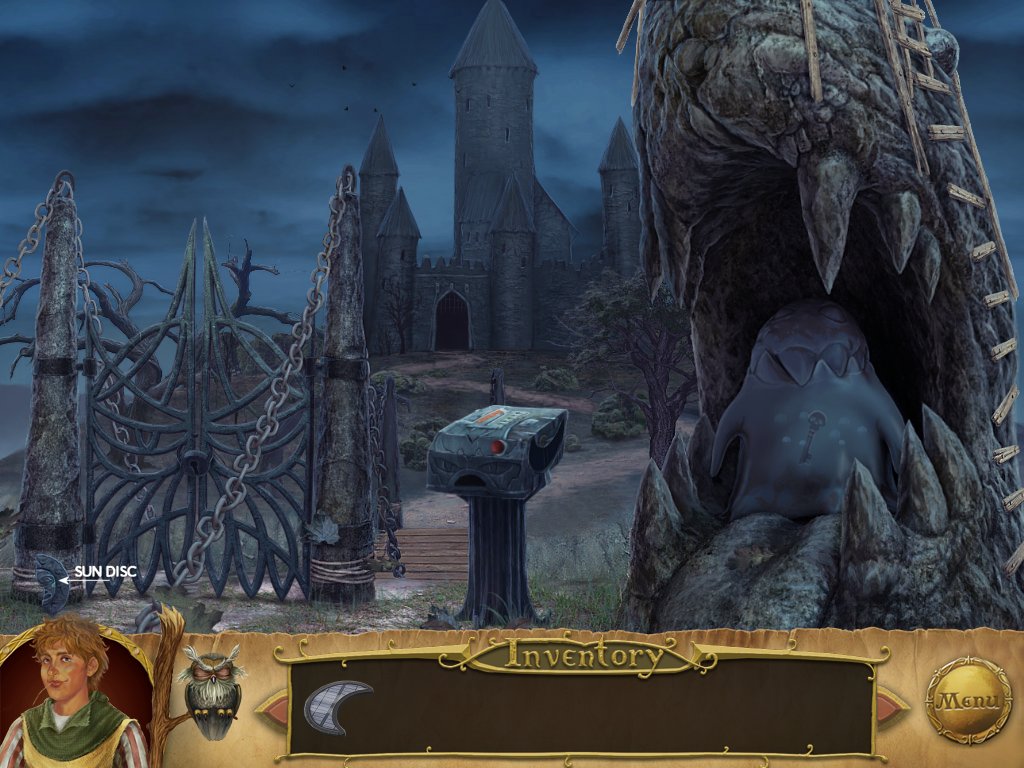
Task: Open the gold Menu button
Action: coord(968,699)
